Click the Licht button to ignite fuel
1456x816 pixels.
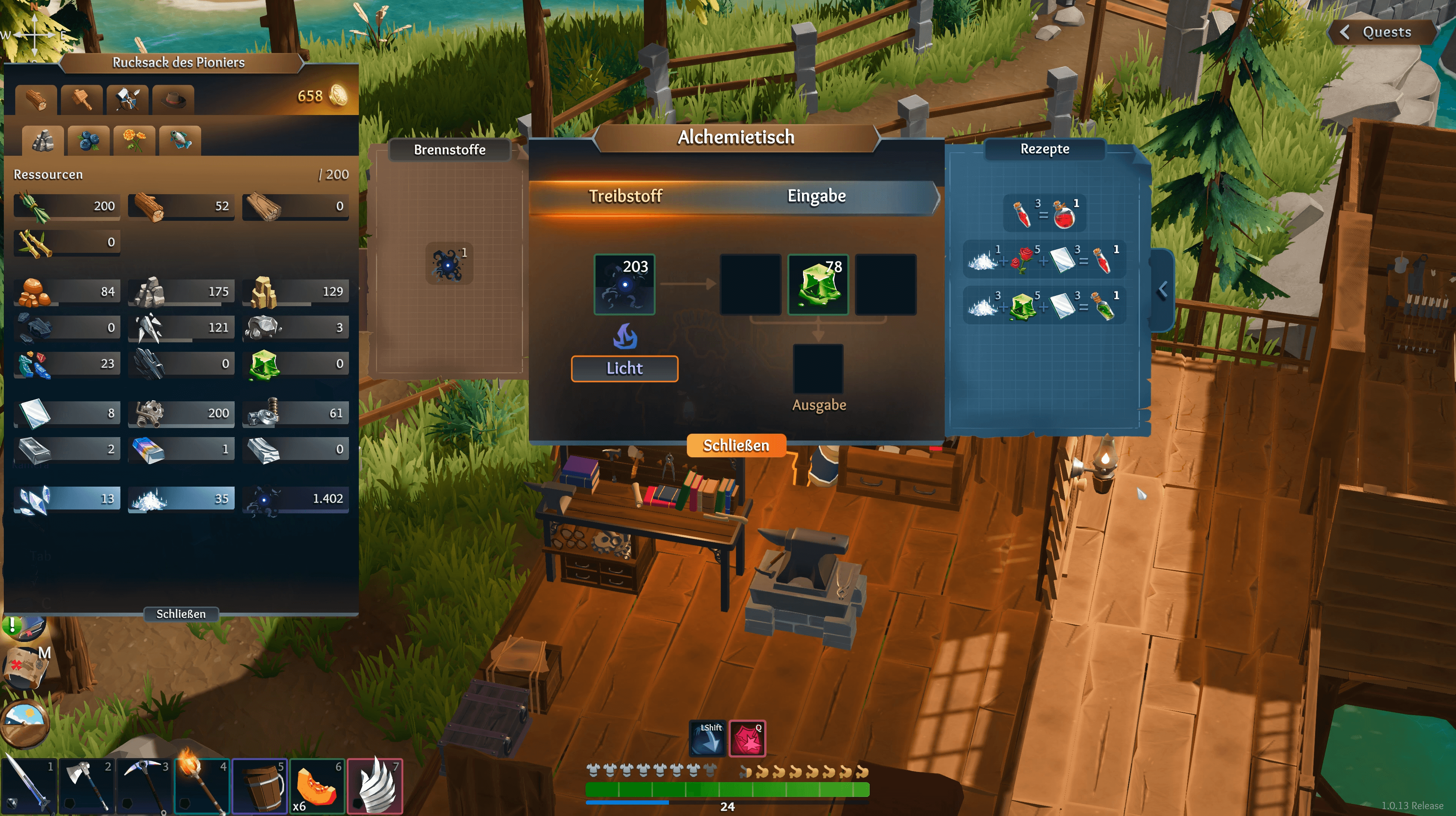[624, 369]
